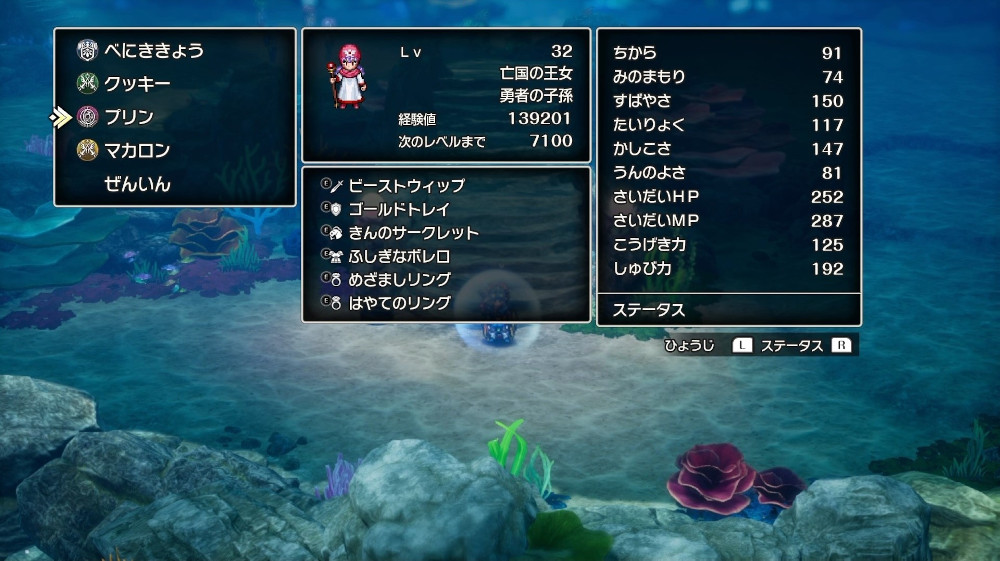Click the ゴールドトレイ shield slot
1000x561 pixels.
tap(399, 209)
